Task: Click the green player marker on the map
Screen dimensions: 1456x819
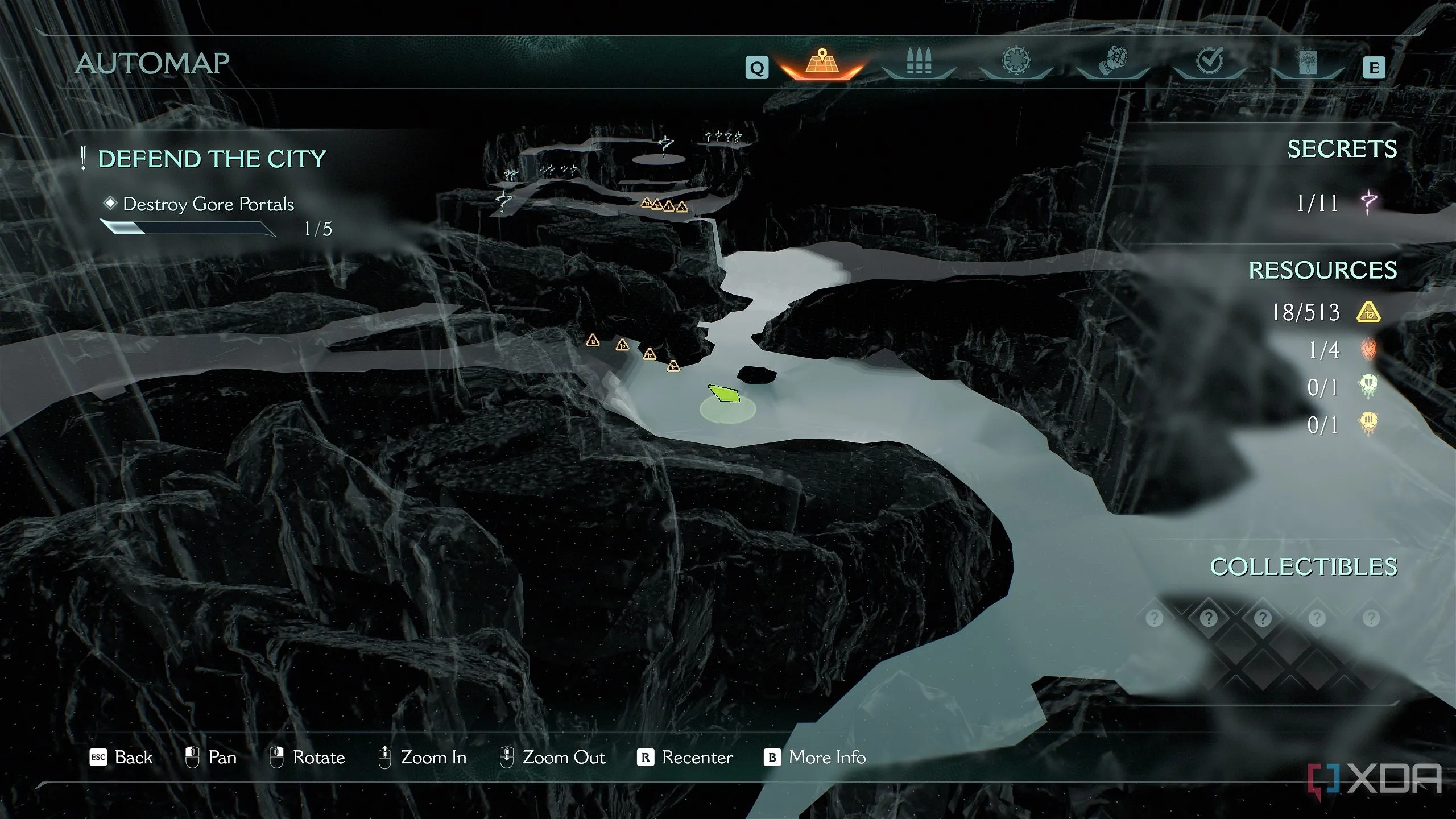Action: pos(724,394)
